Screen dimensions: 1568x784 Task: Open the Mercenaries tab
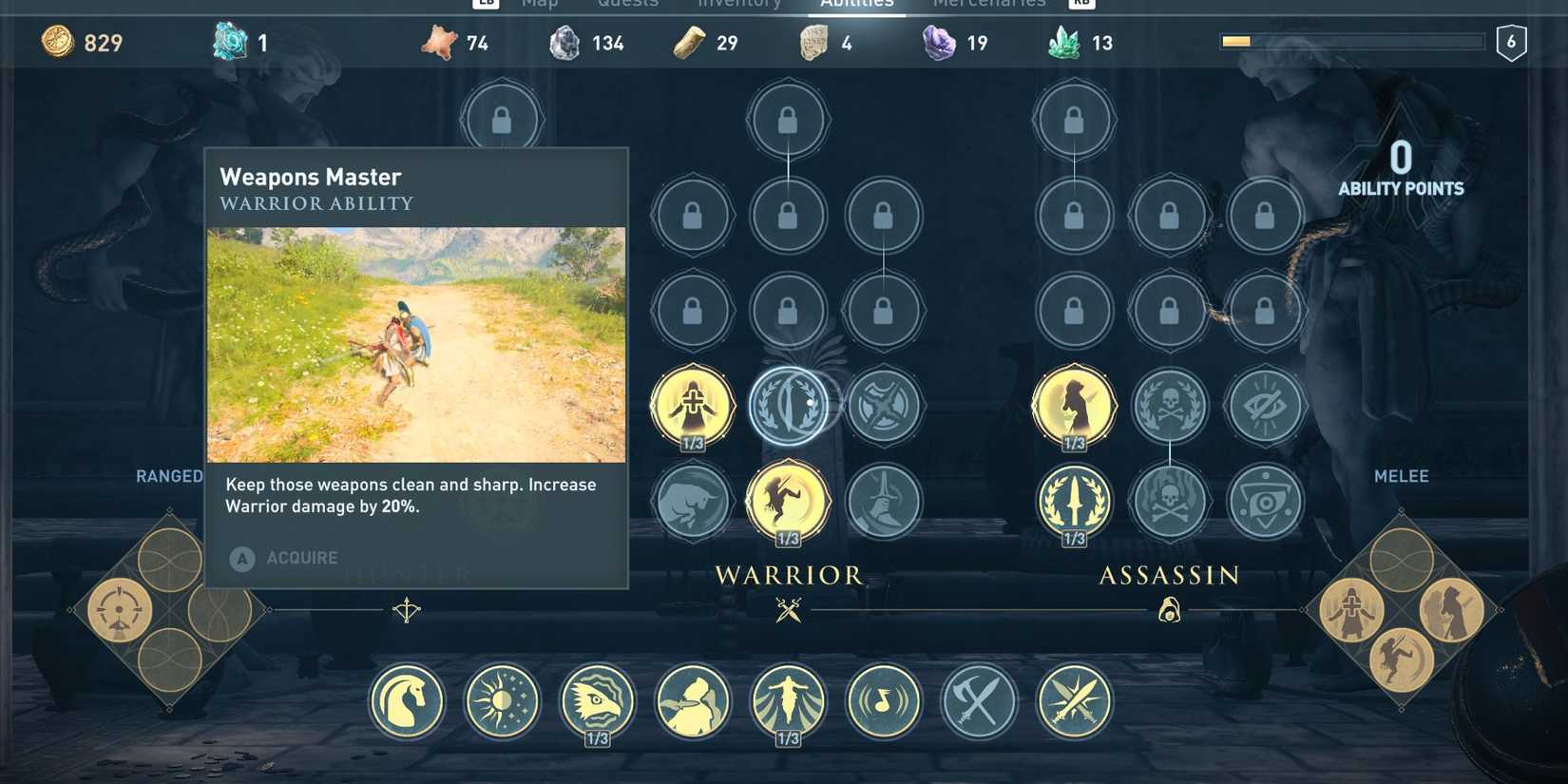pos(988,6)
